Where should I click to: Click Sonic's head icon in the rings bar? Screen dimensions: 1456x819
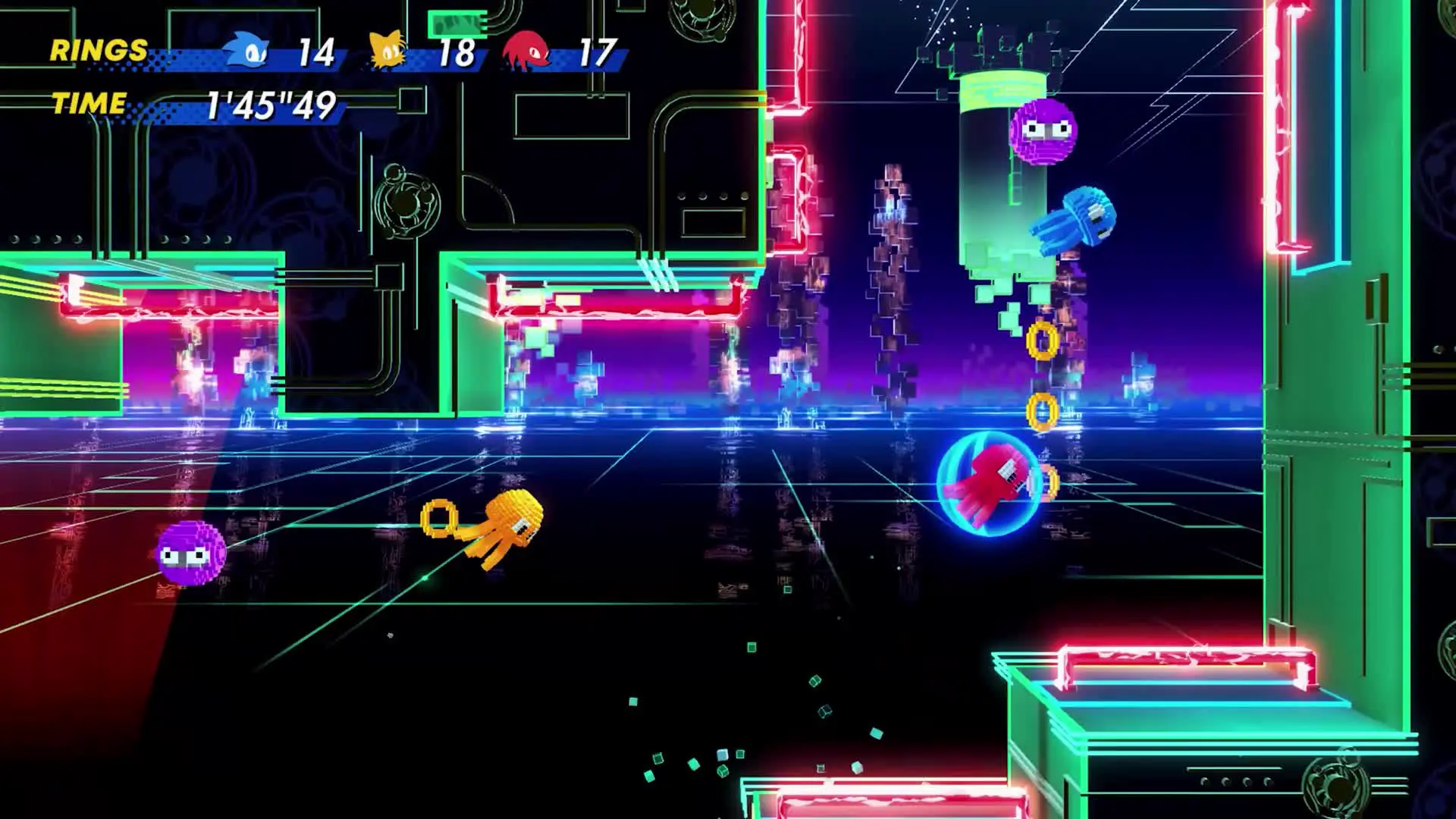[x=247, y=50]
